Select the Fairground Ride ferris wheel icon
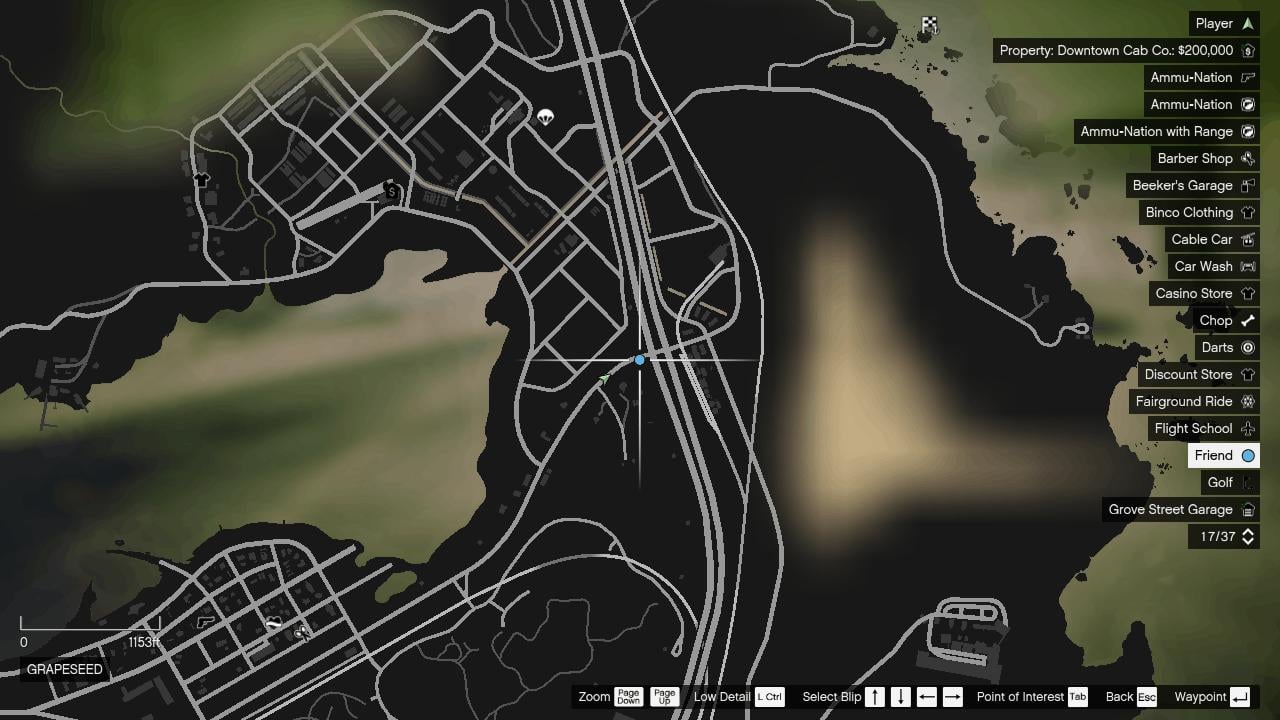 [x=1249, y=401]
